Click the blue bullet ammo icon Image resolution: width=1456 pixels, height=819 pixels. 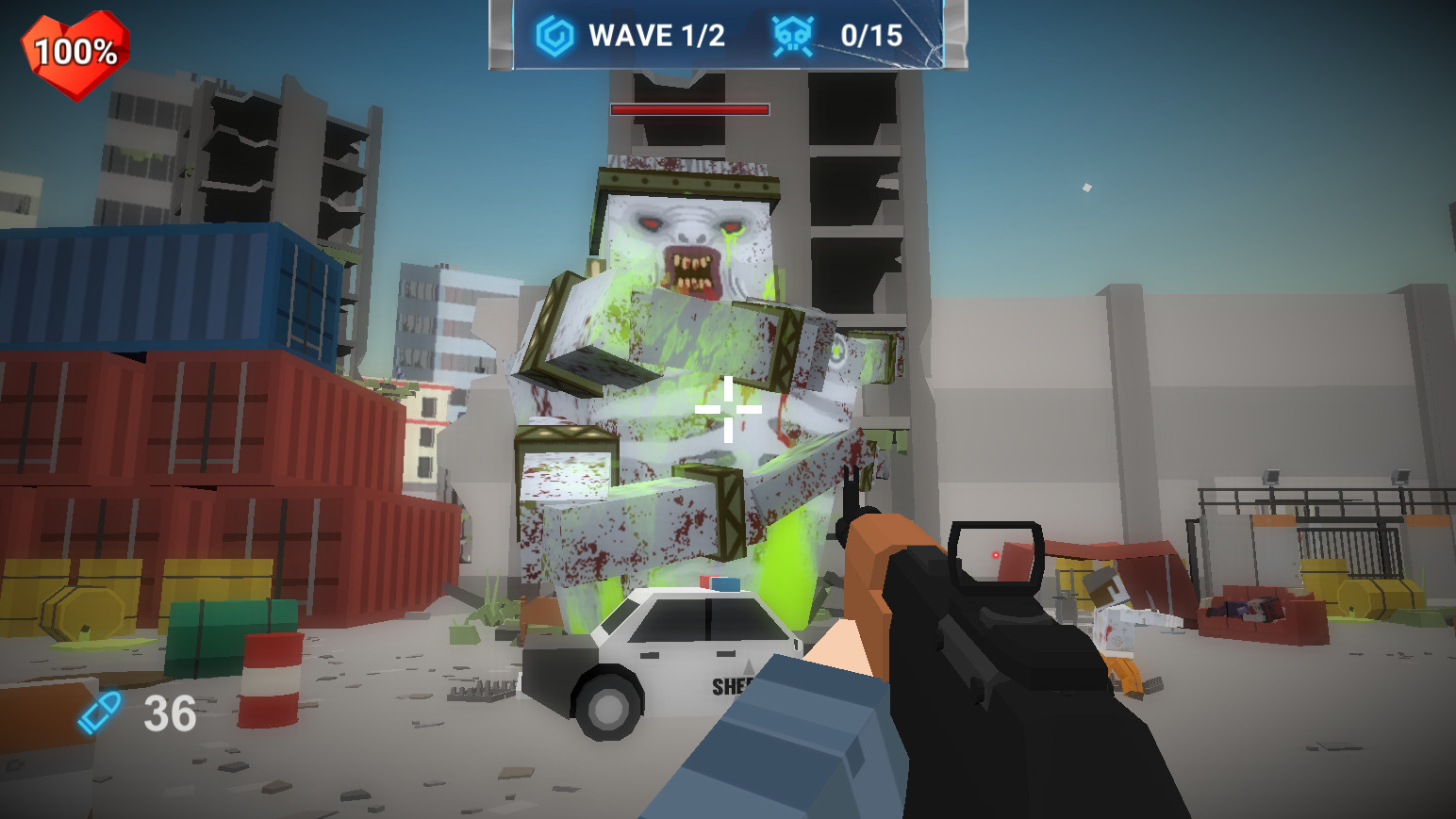click(100, 713)
